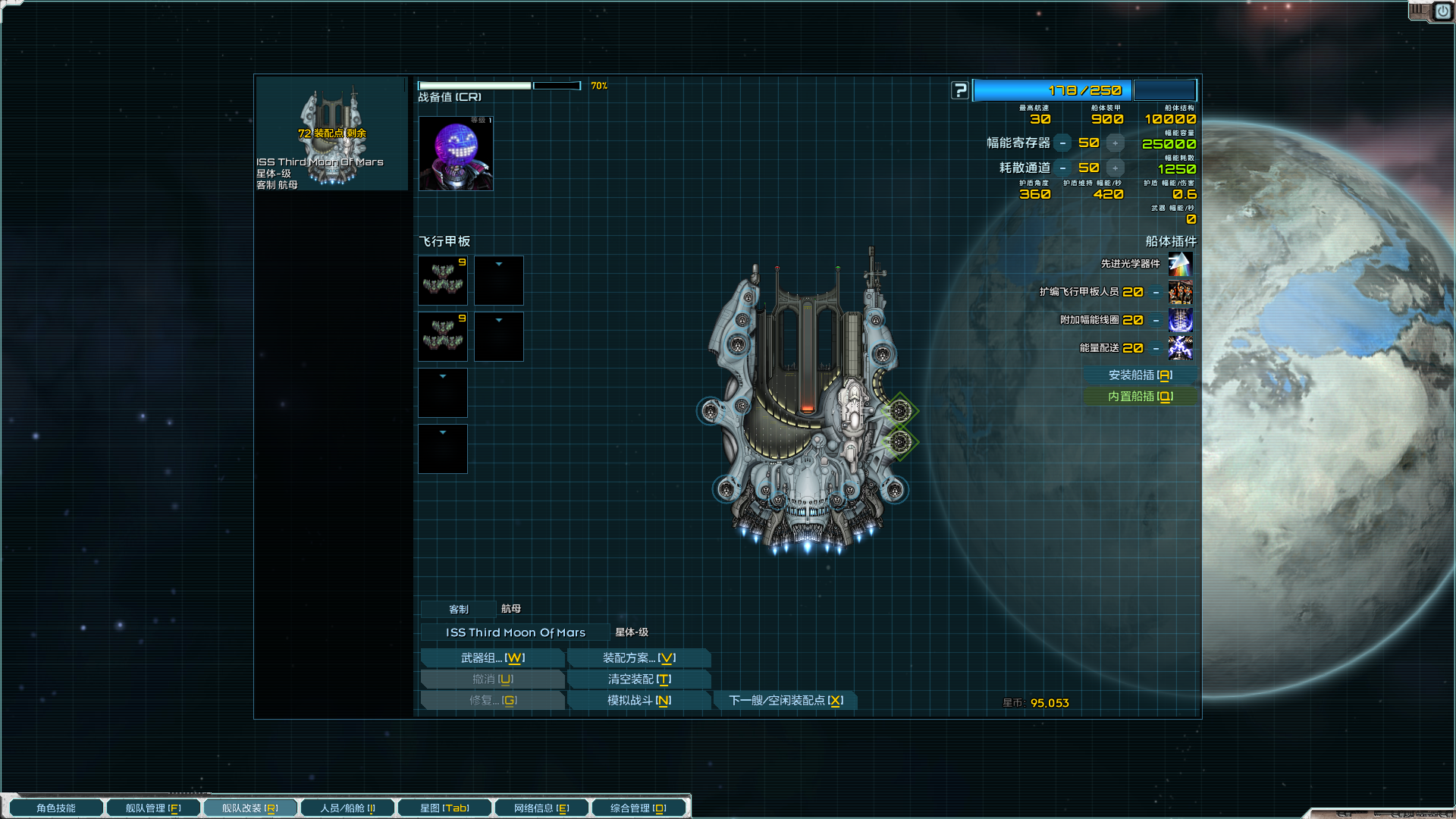Decrease 幅能寄存器 with the minus button

click(1064, 142)
